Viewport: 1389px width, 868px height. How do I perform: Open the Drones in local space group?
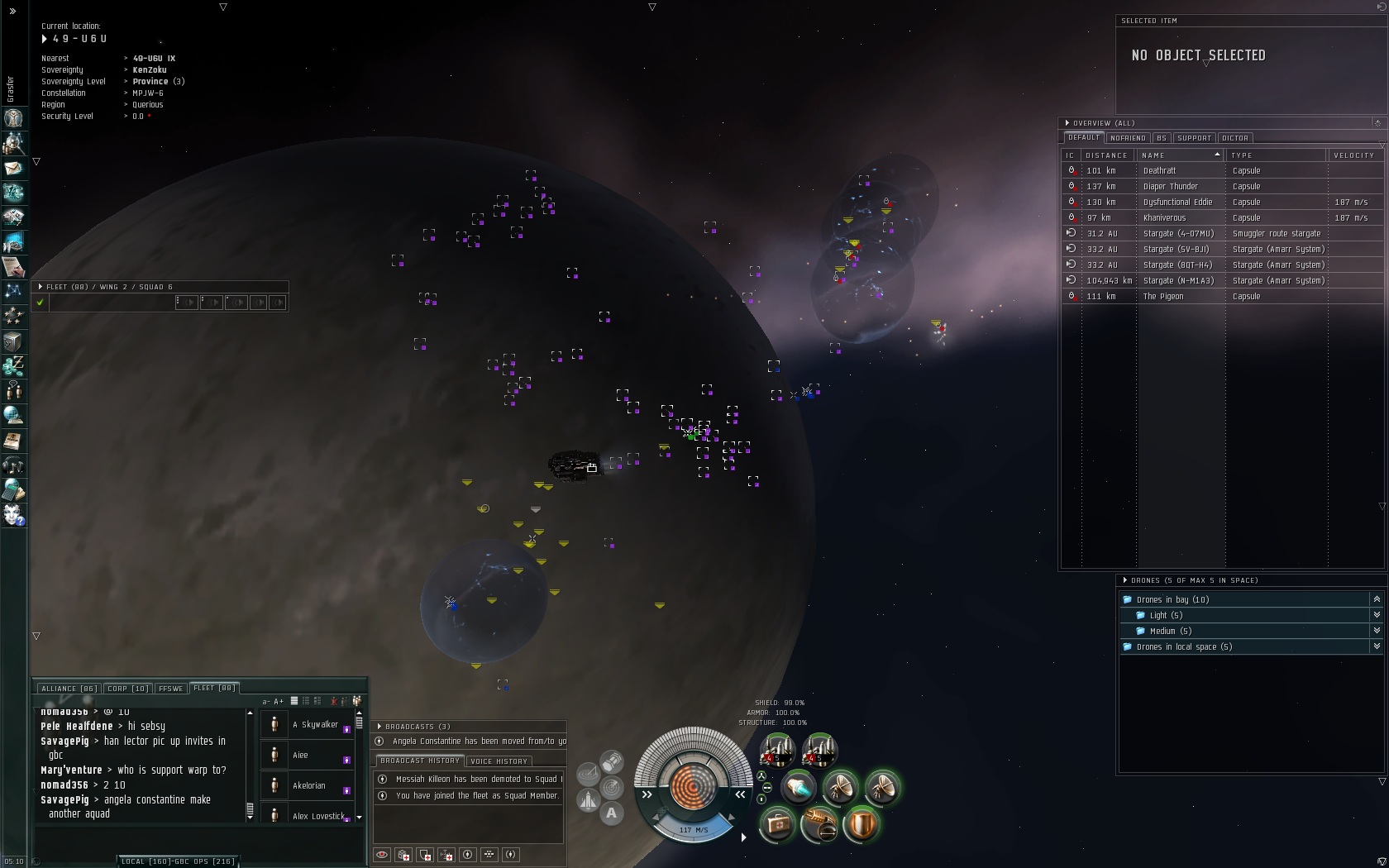1184,647
